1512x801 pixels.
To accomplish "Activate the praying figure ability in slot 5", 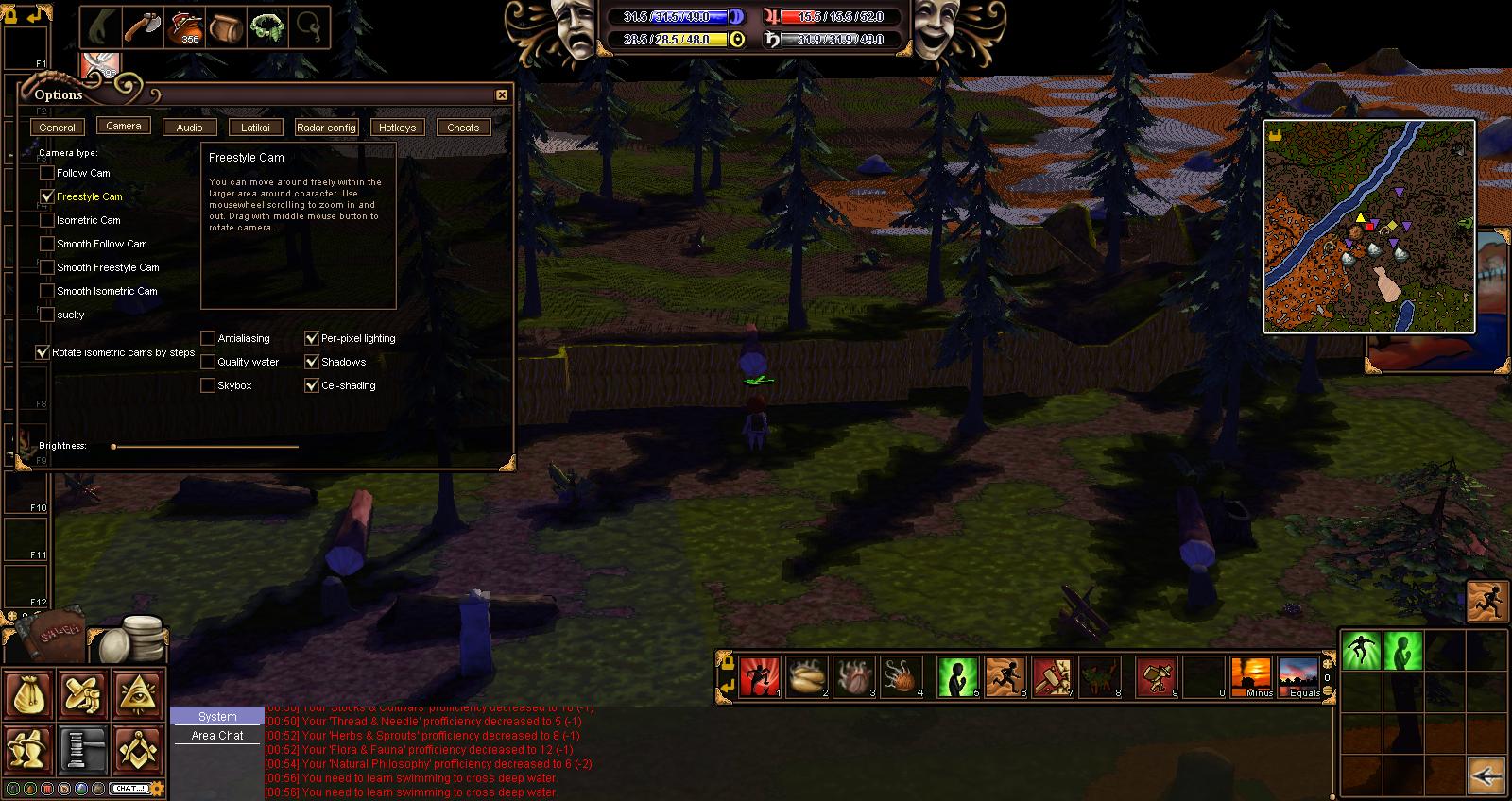I will 956,677.
